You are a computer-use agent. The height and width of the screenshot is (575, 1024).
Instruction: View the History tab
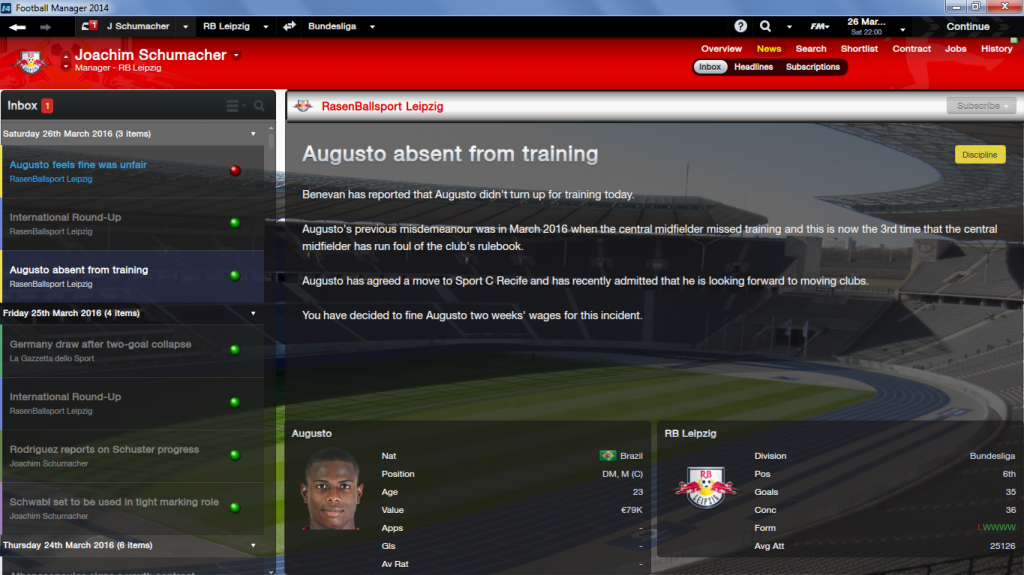click(x=996, y=49)
